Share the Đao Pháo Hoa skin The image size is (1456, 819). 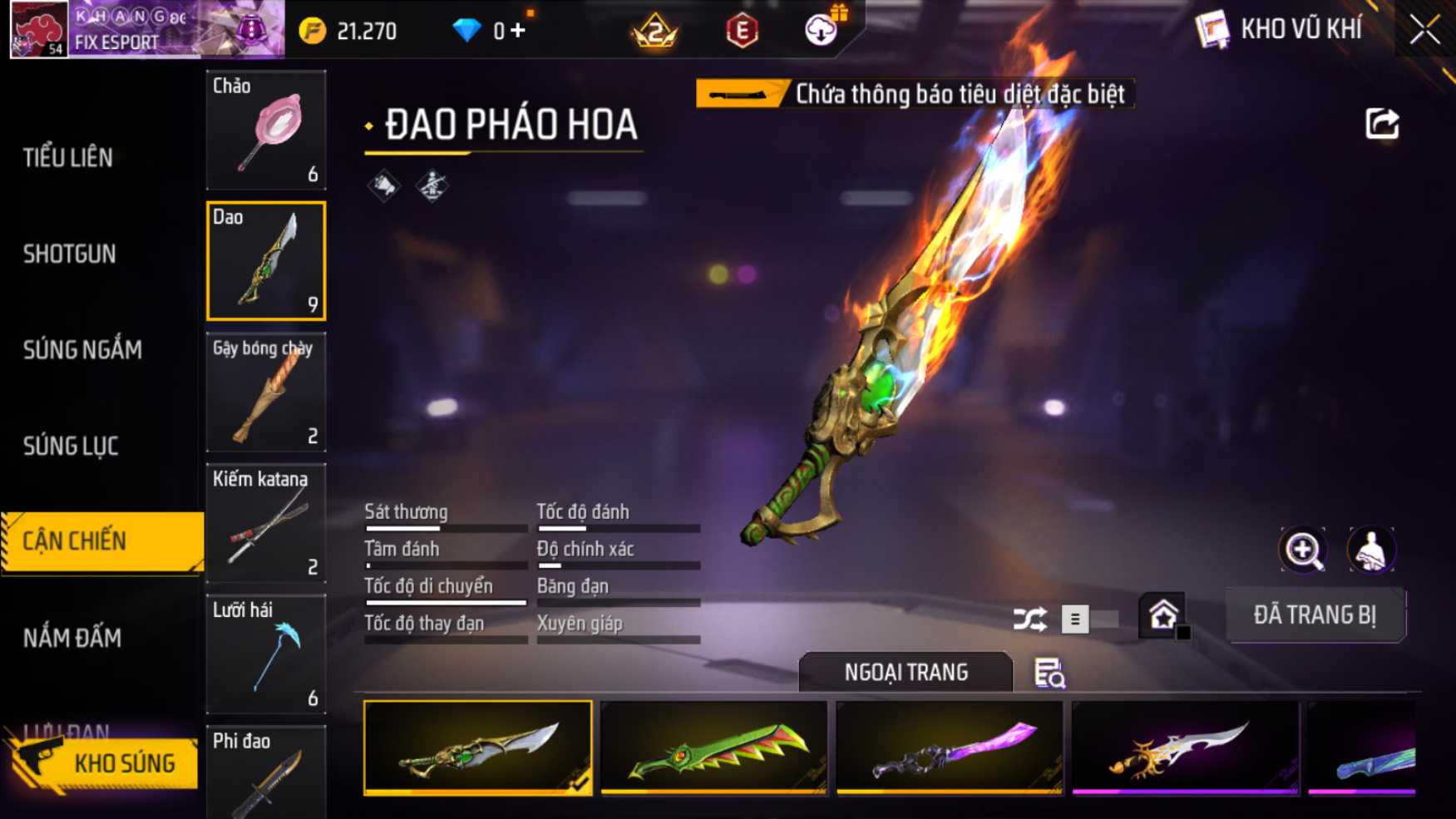[x=1382, y=125]
